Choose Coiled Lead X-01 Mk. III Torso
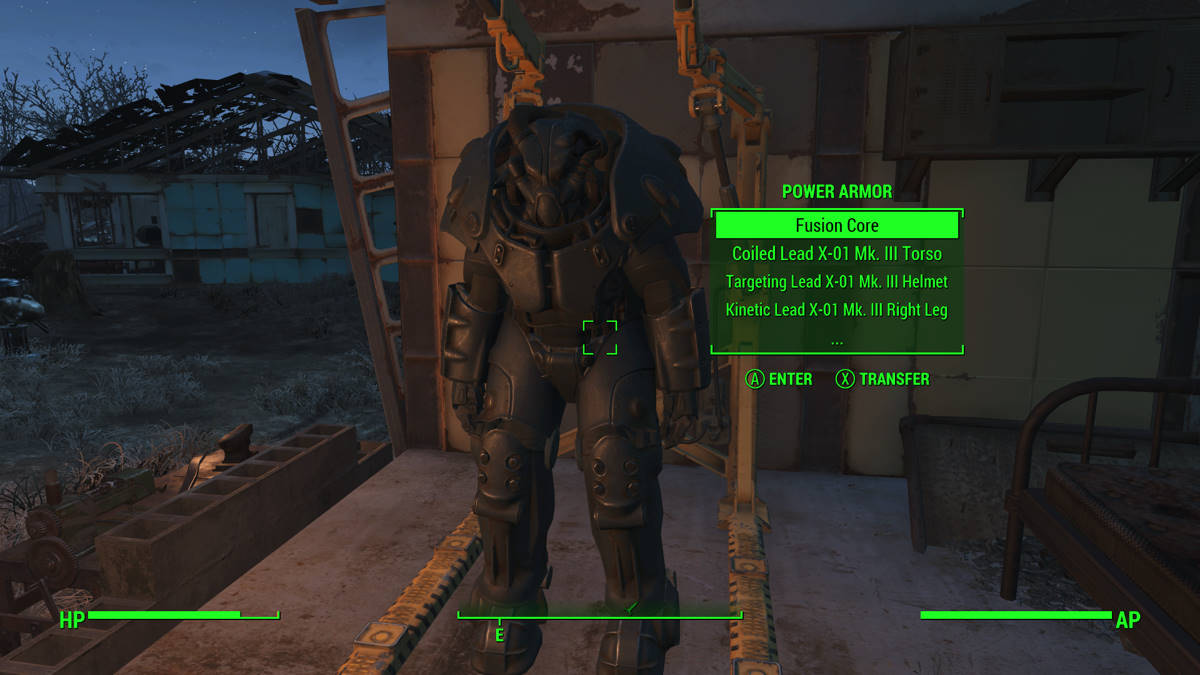This screenshot has height=675, width=1200. tap(836, 254)
